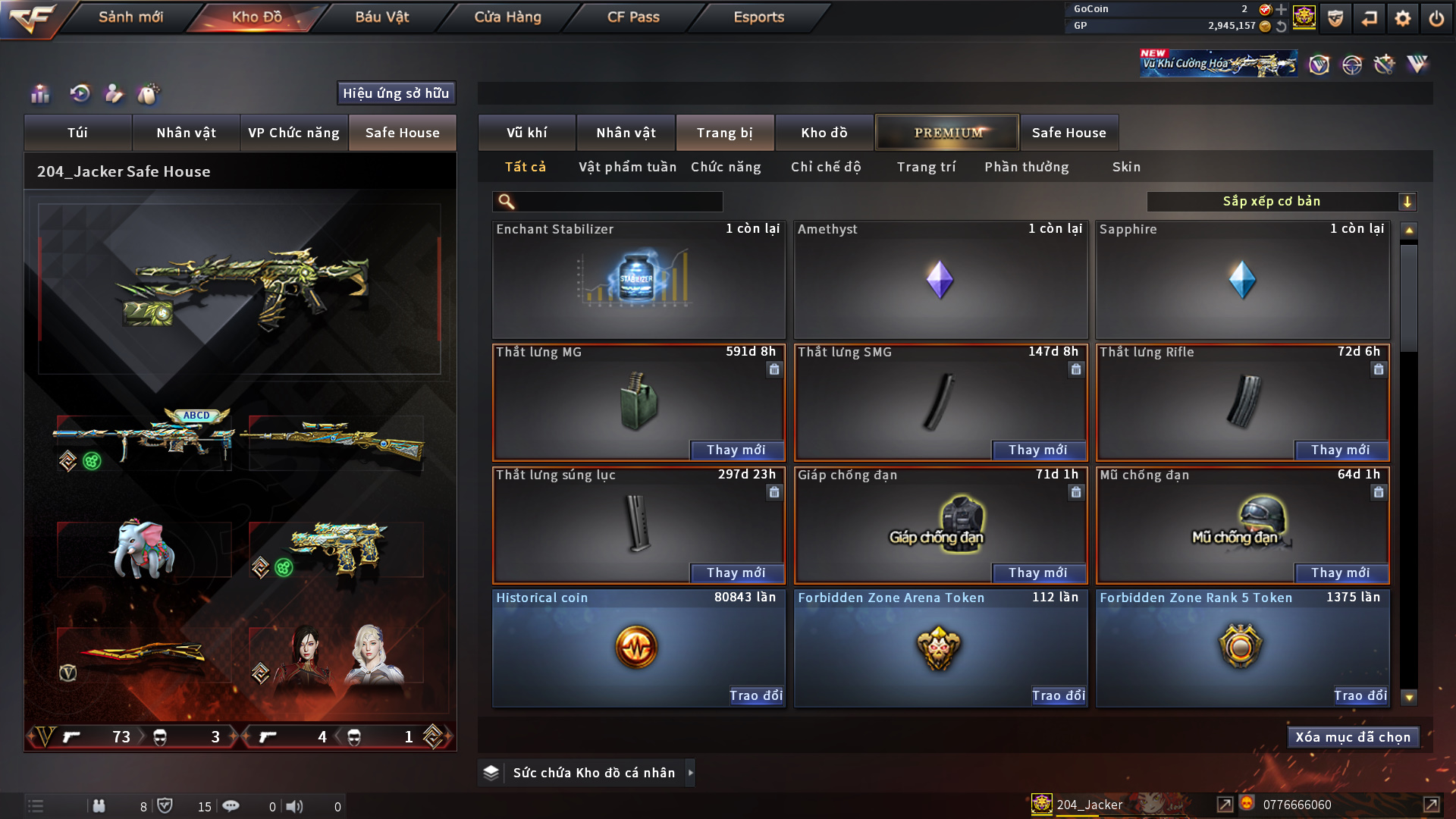Screen dimensions: 1456x819
Task: Open the gear settings icon
Action: point(1402,18)
